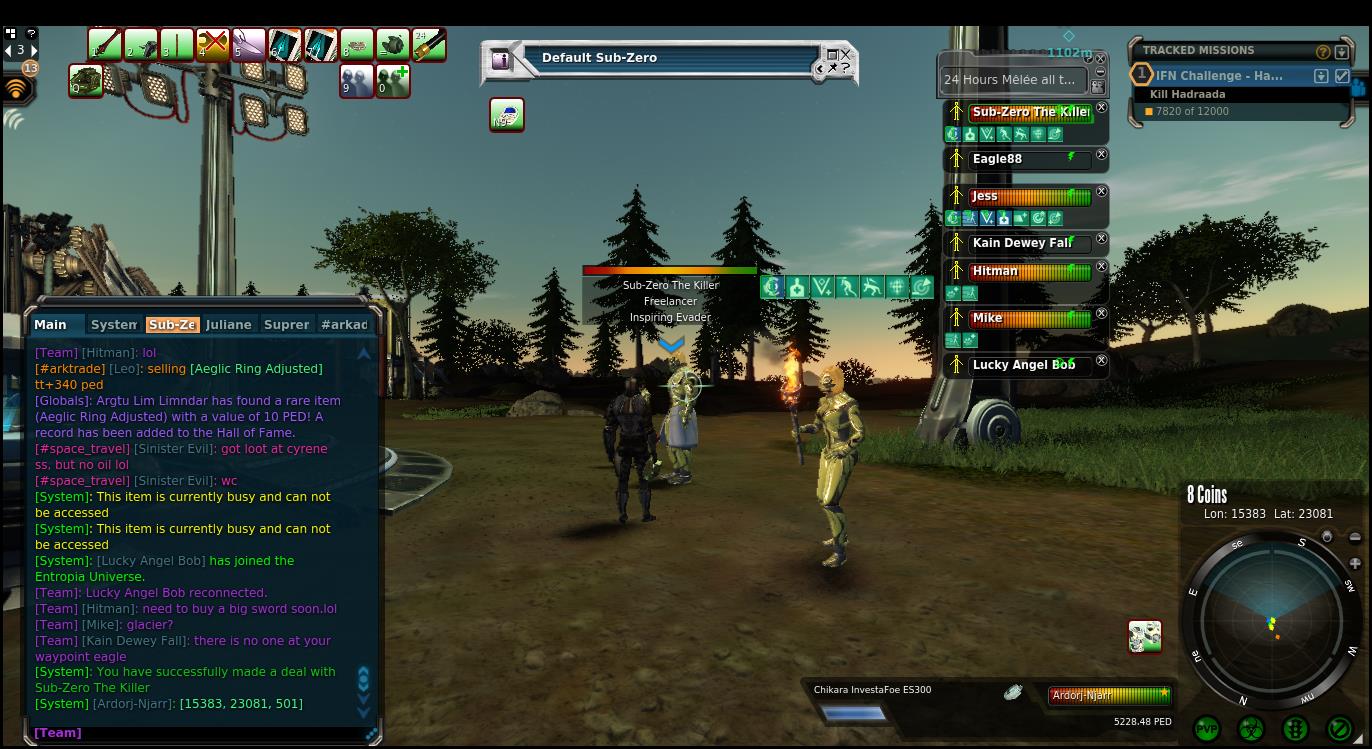Open the help question mark at top-left
Viewport: 1372px width, 749px height.
(31, 33)
